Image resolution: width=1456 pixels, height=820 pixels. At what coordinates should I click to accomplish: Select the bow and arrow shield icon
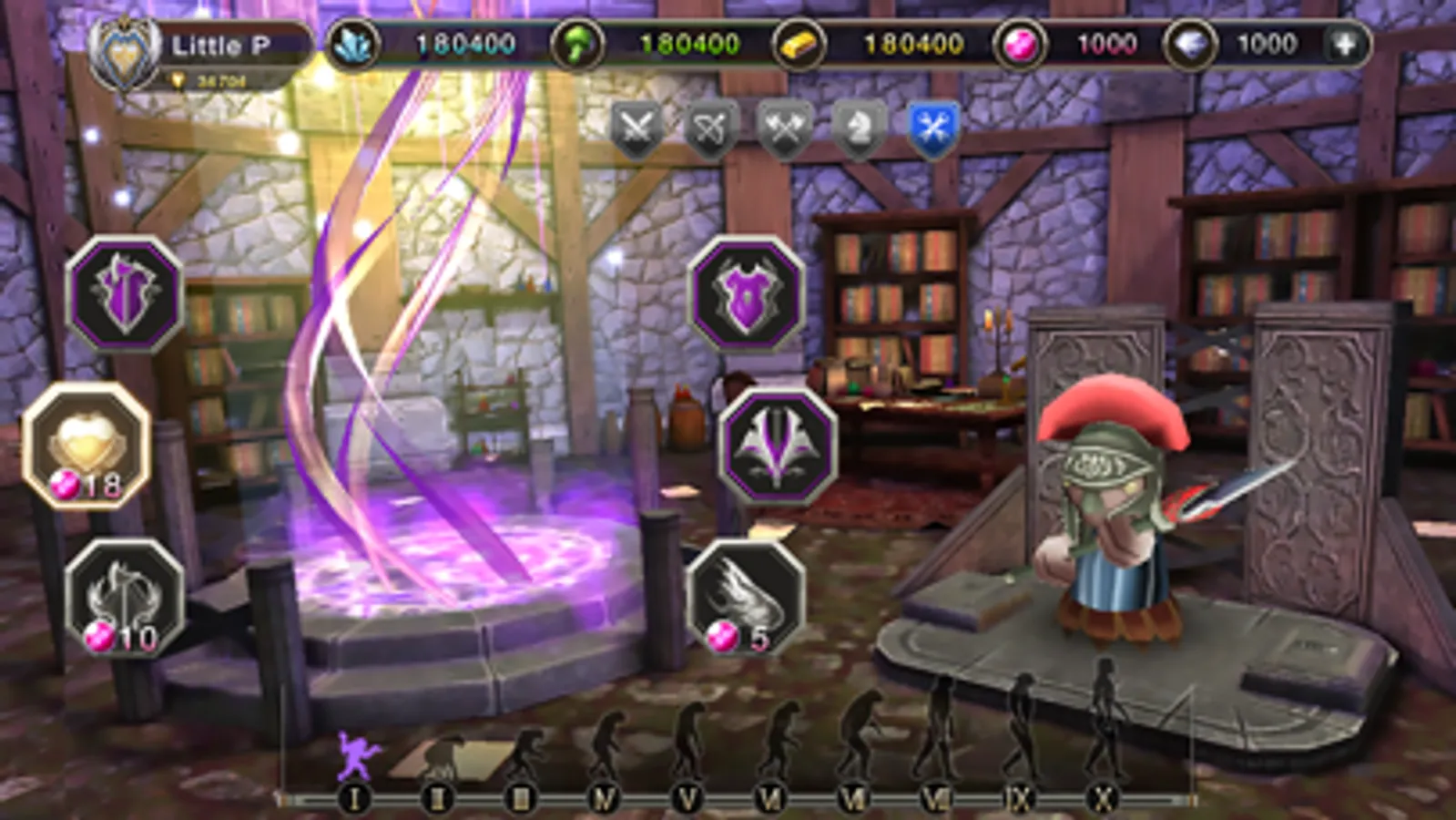712,128
